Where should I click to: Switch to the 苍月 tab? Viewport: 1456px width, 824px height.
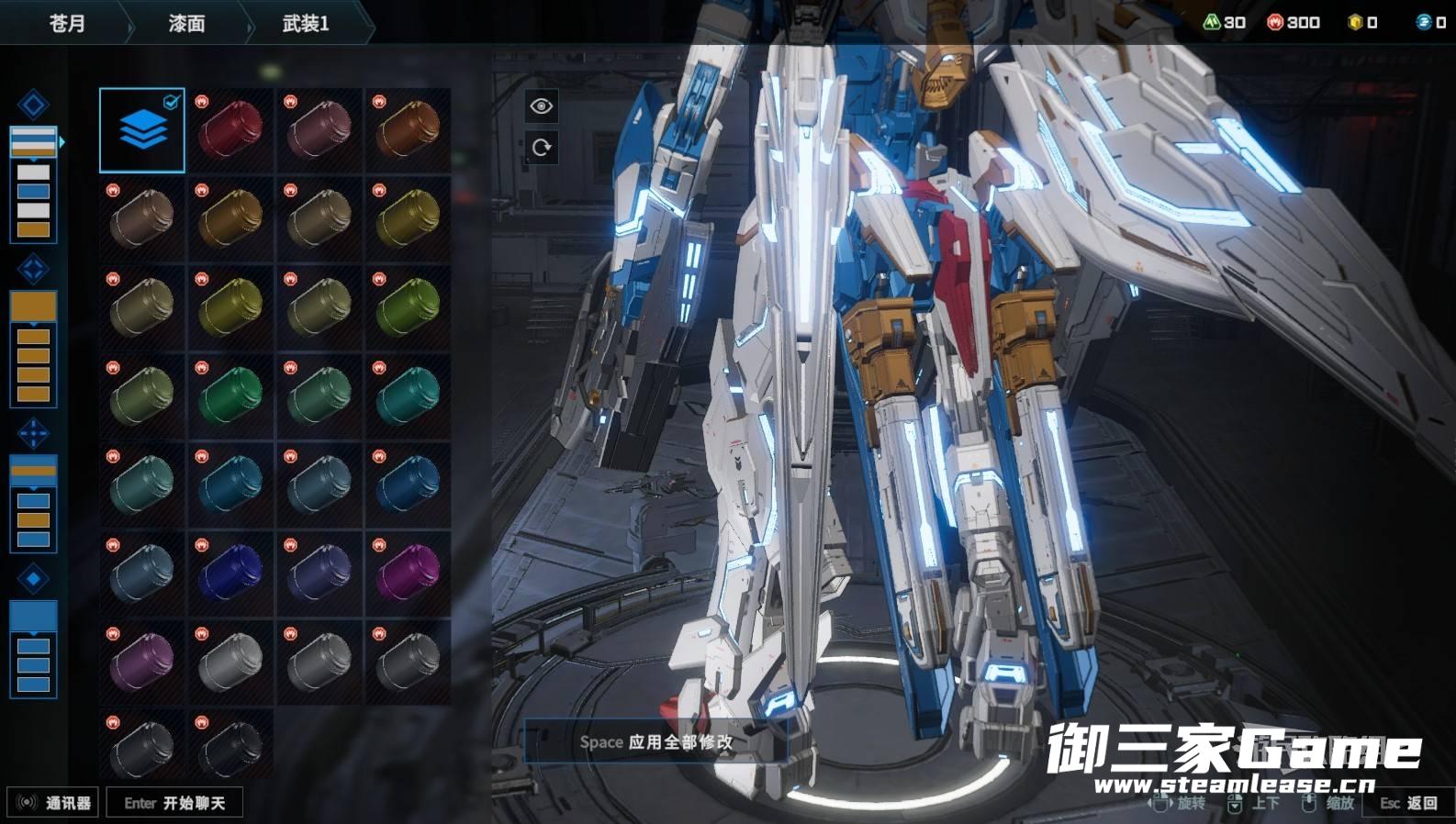click(66, 23)
